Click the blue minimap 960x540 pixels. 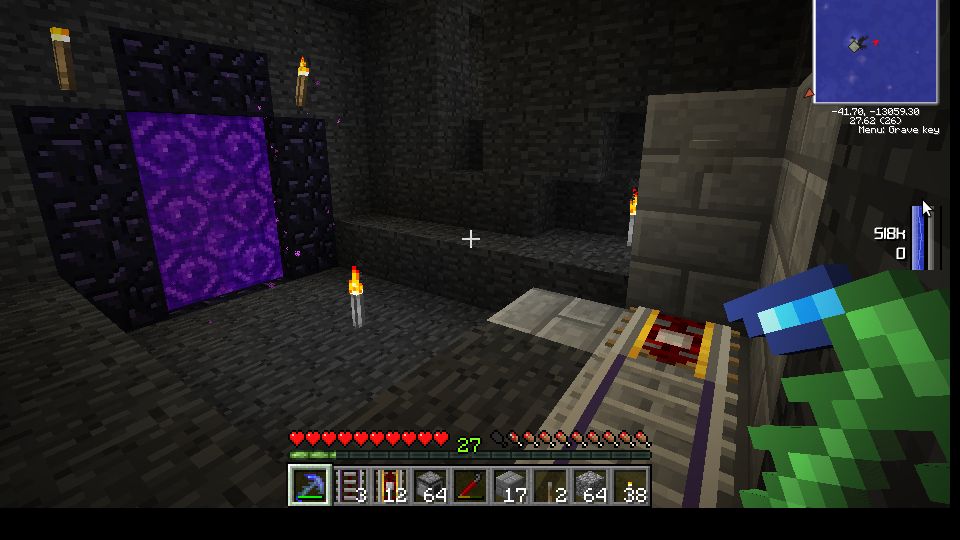point(875,50)
